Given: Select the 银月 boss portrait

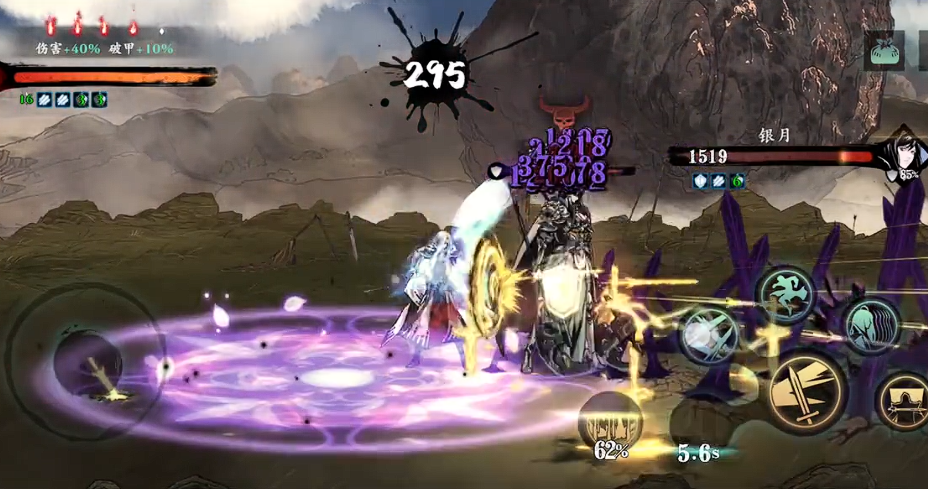Looking at the screenshot, I should click(904, 155).
